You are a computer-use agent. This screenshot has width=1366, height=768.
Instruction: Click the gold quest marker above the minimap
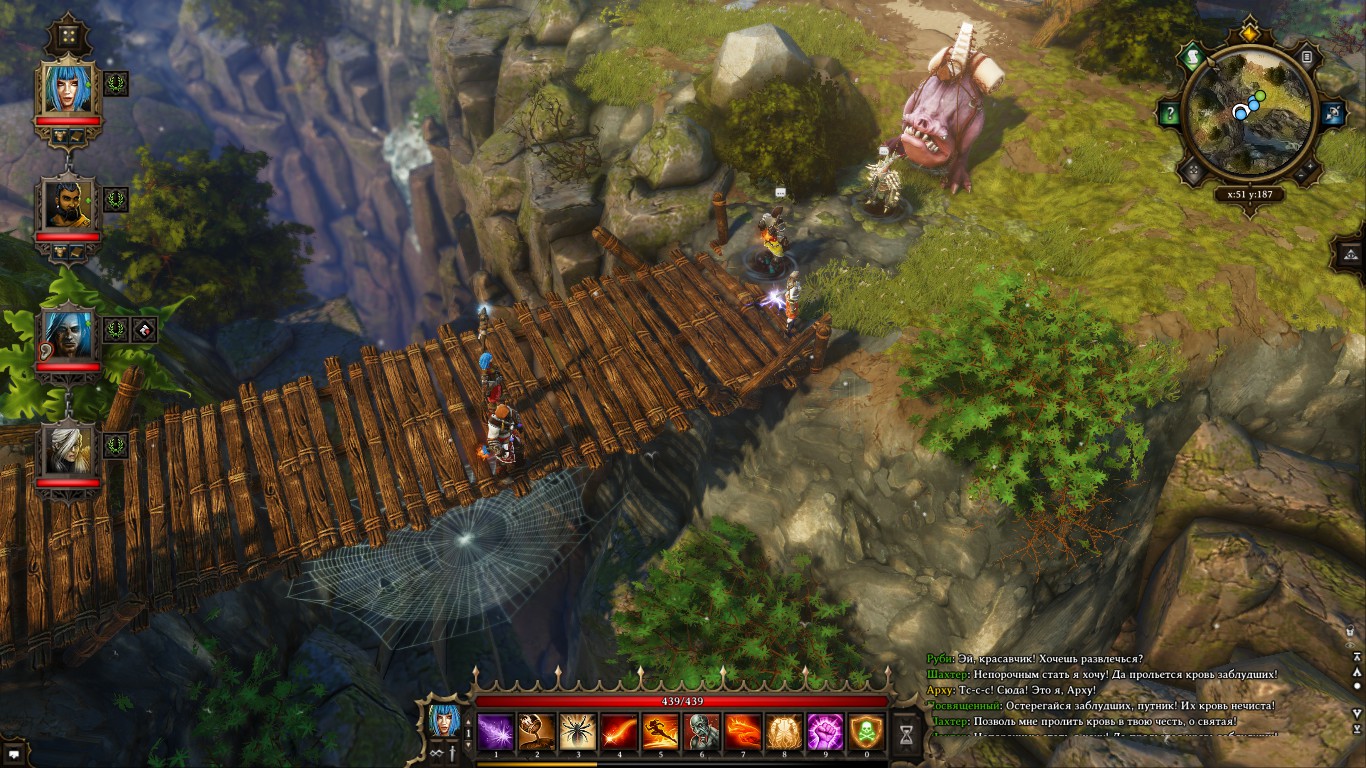1249,33
